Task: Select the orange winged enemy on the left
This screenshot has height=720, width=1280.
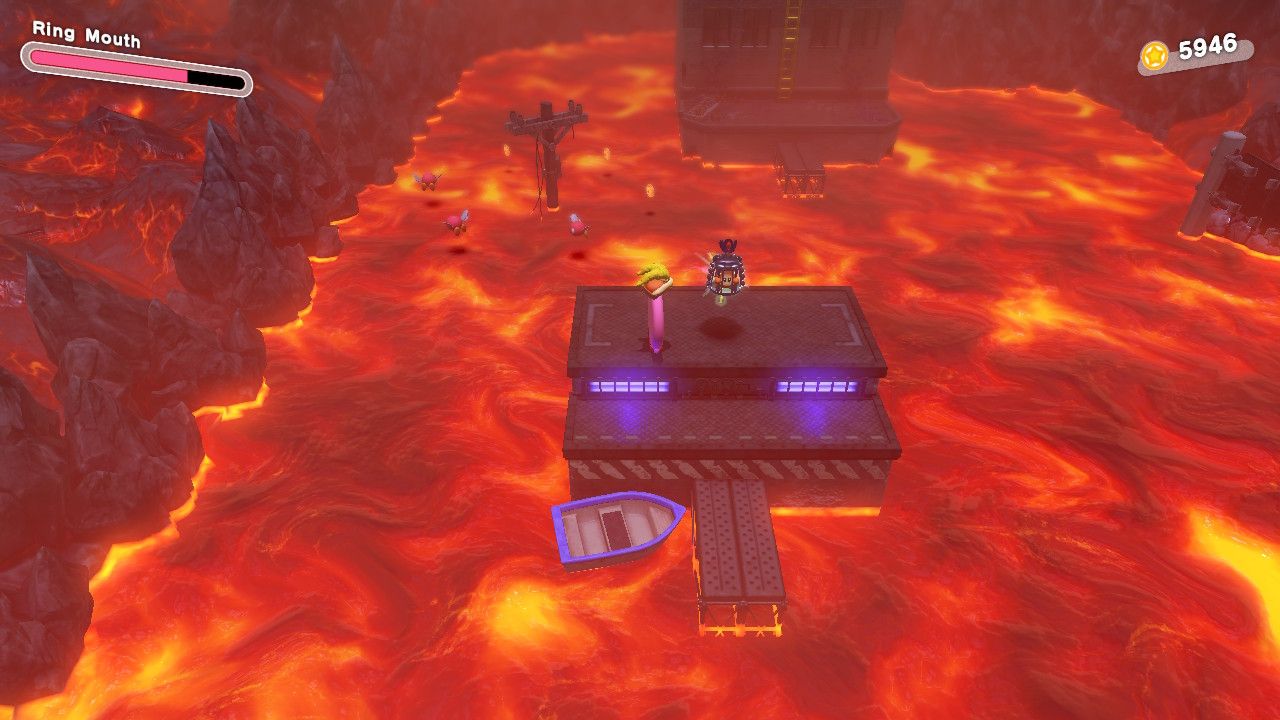Action: [427, 180]
